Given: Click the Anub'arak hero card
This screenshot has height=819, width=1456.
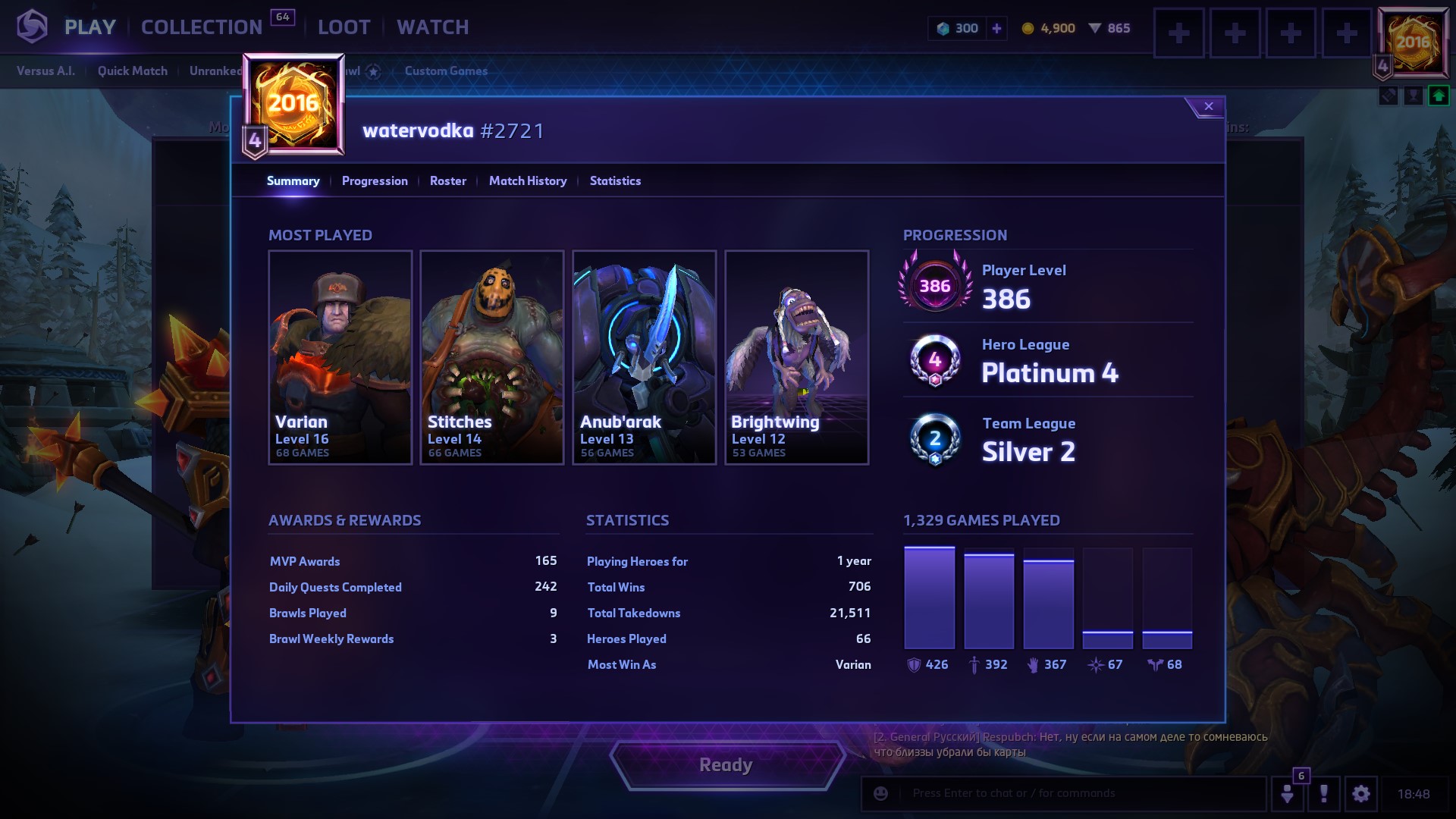Looking at the screenshot, I should [645, 357].
